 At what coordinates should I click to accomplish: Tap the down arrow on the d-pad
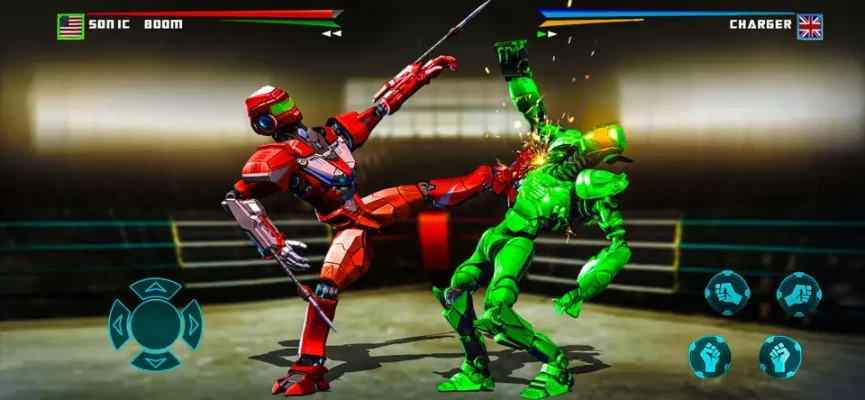(155, 359)
